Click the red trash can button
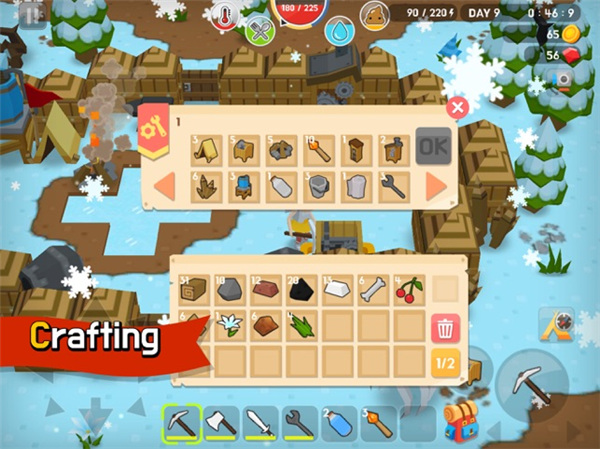This screenshot has width=600, height=449. click(x=446, y=326)
